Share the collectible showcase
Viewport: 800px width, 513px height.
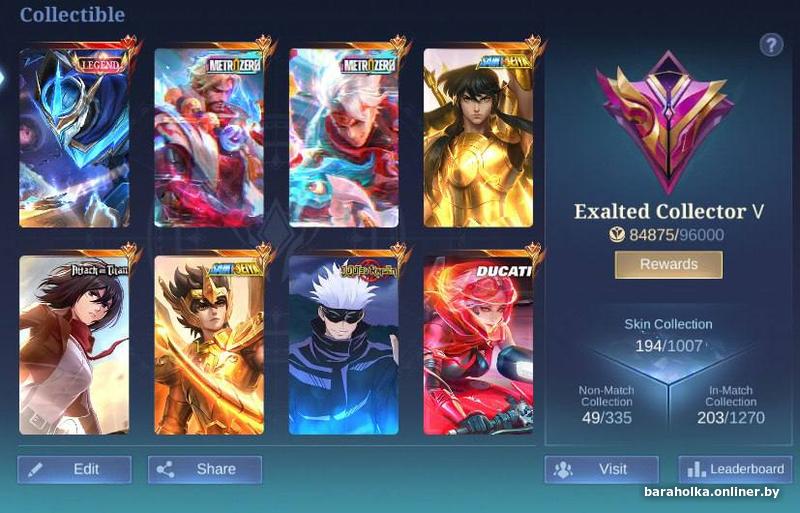pos(205,469)
